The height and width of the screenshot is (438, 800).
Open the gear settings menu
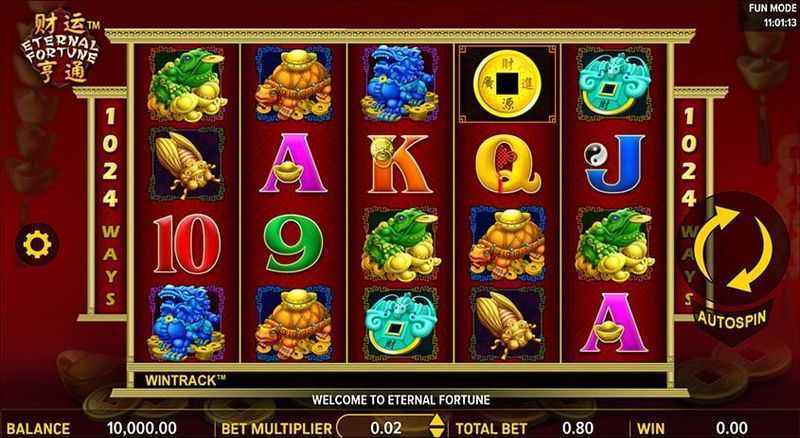tap(38, 242)
